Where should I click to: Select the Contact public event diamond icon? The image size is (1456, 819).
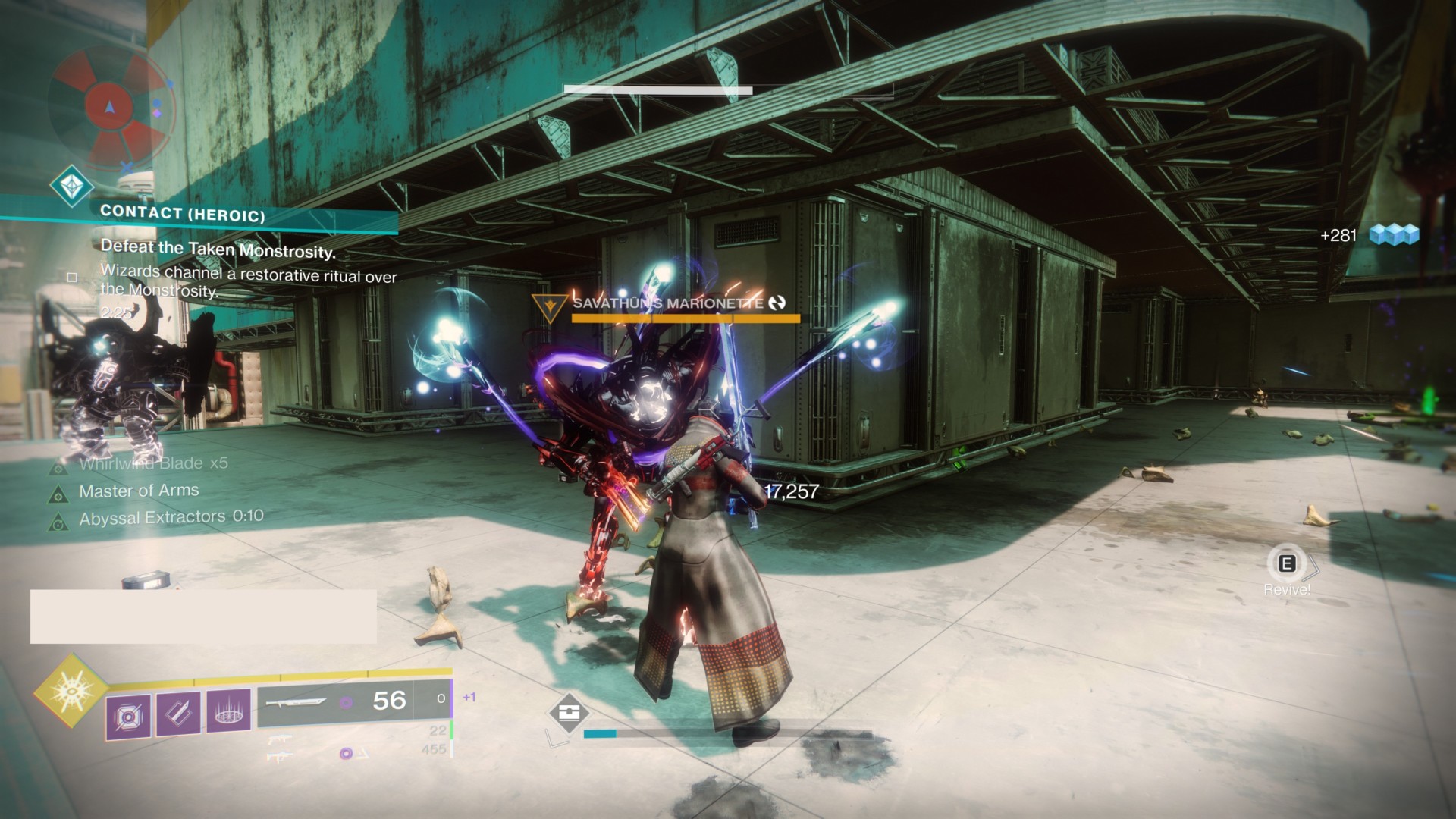[72, 187]
